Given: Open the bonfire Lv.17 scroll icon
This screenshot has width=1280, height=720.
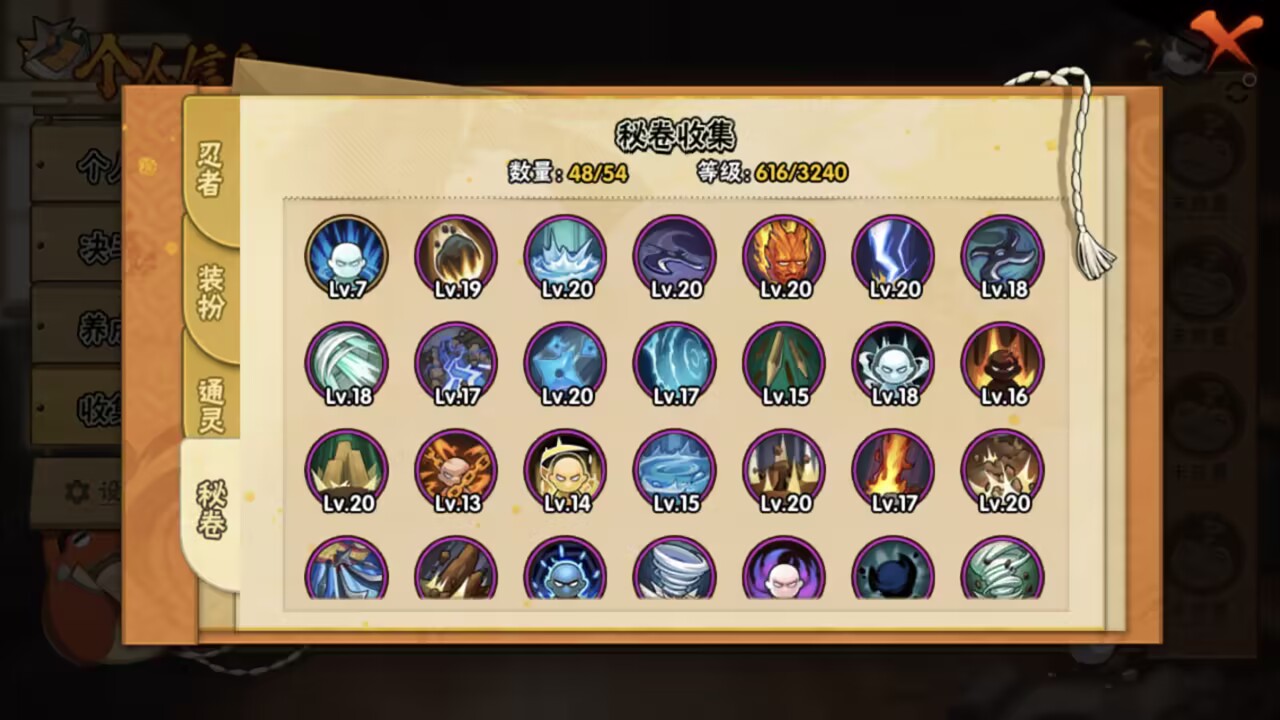Looking at the screenshot, I should 893,469.
